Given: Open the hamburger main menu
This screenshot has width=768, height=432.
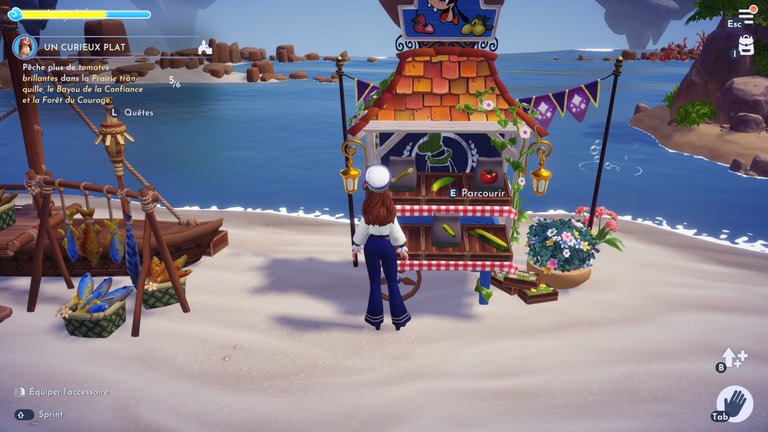Looking at the screenshot, I should (x=743, y=15).
